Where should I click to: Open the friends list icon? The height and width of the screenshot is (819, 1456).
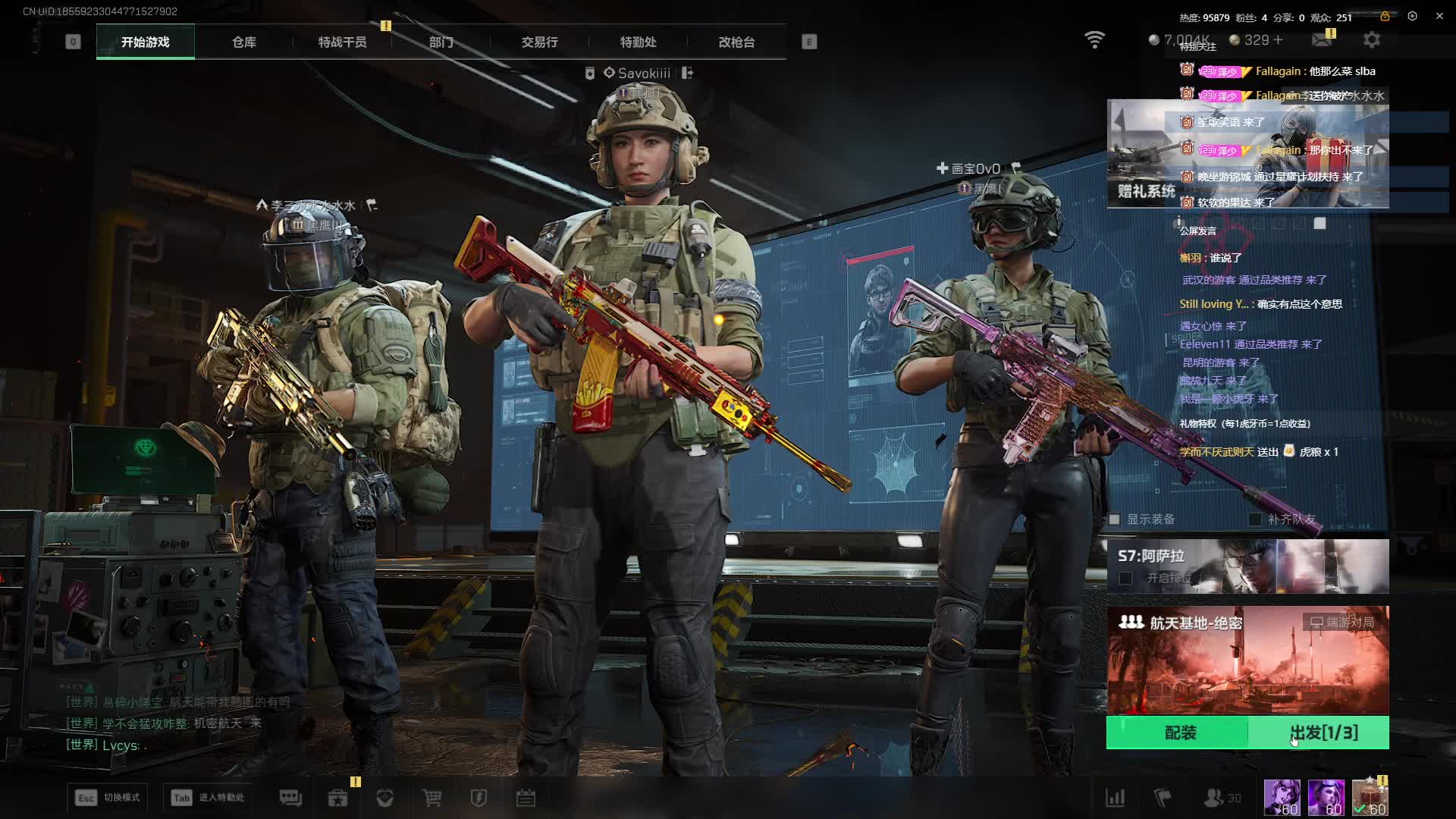[1213, 798]
